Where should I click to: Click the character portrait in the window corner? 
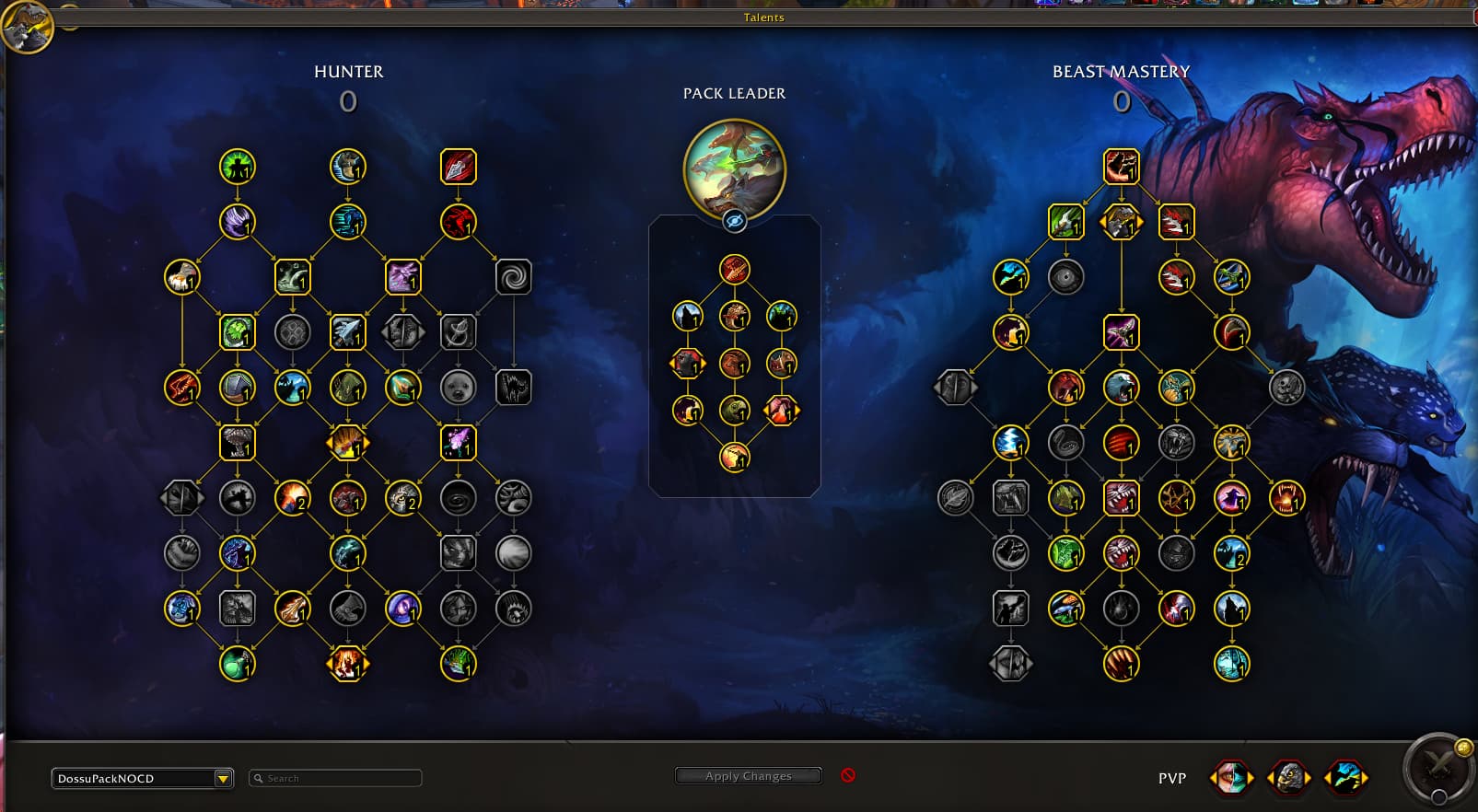tap(27, 28)
